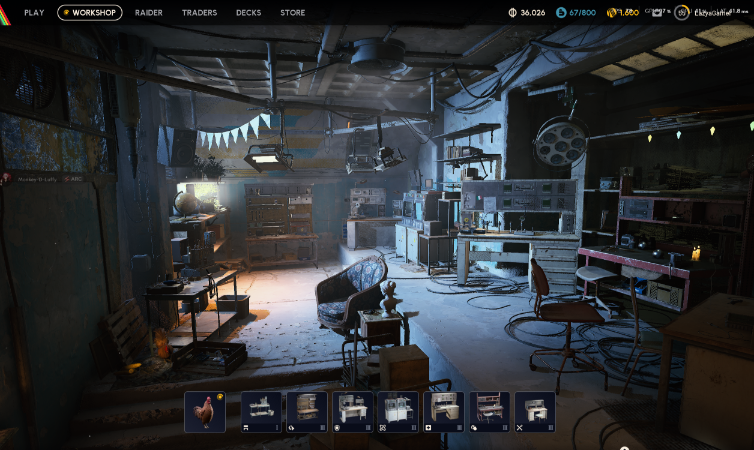Image resolution: width=754 pixels, height=450 pixels.
Task: Choose the medical station with plus icon
Action: click(x=444, y=411)
